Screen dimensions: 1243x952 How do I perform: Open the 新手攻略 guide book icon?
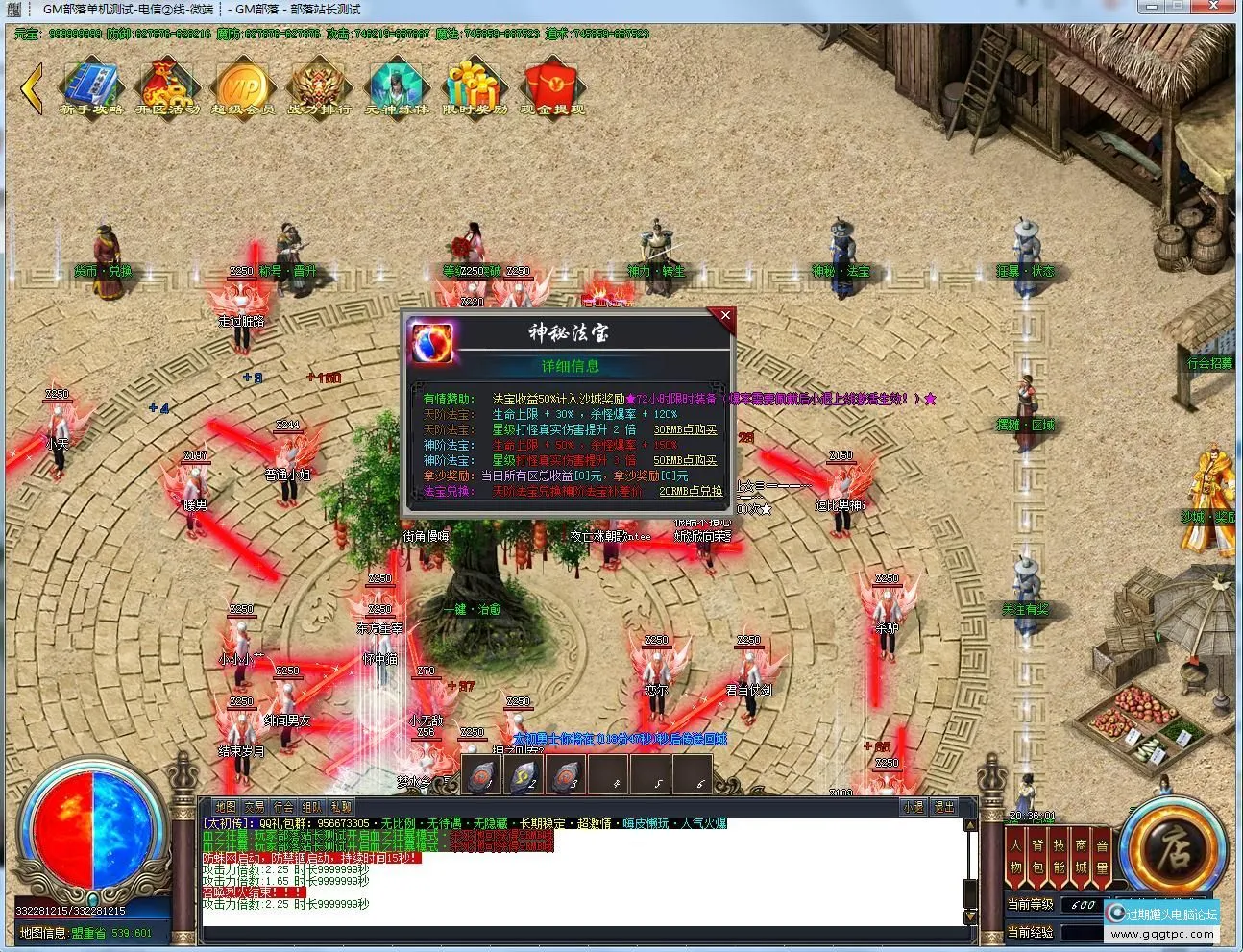(92, 87)
